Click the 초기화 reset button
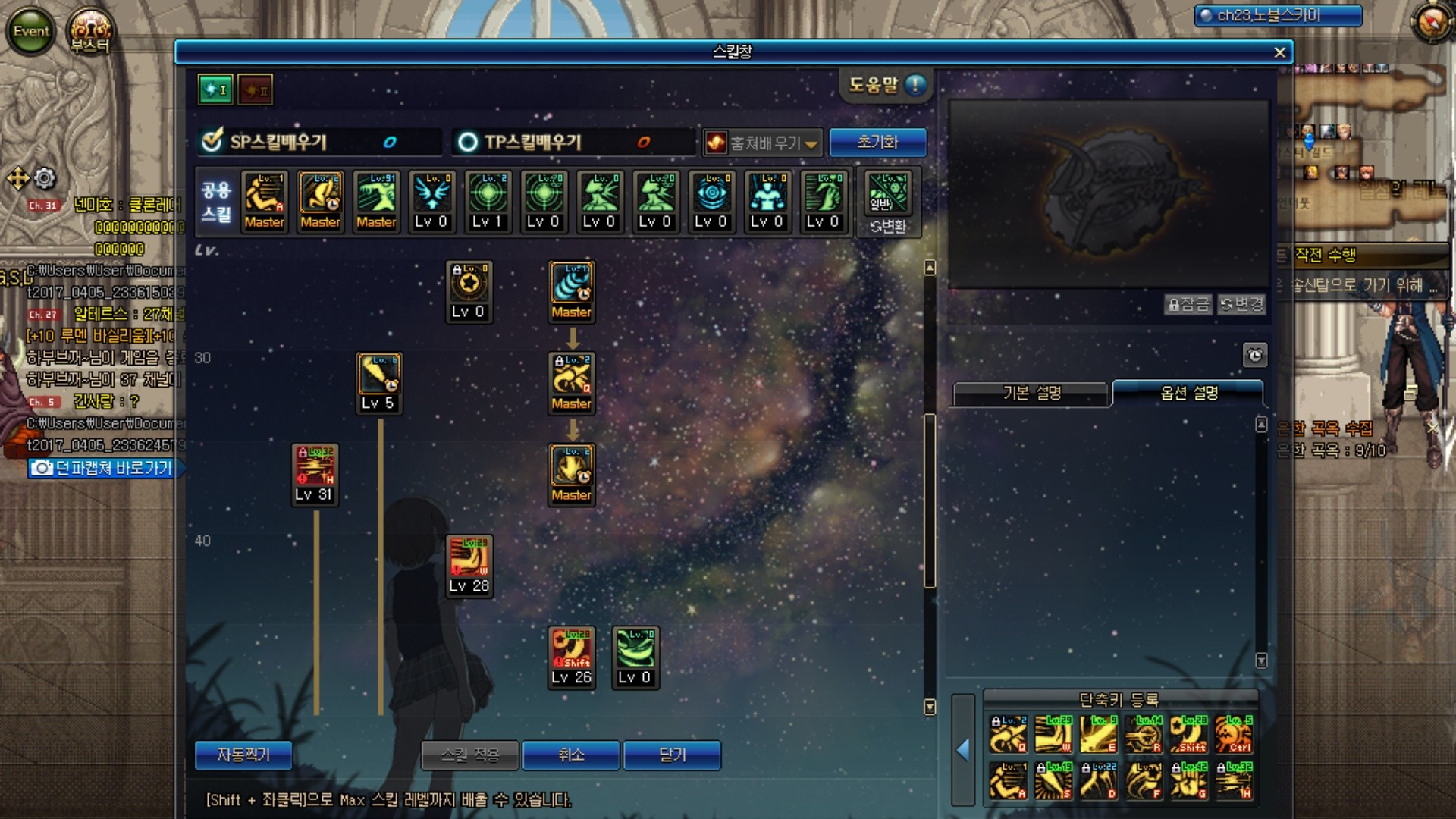This screenshot has width=1456, height=819. [x=877, y=142]
